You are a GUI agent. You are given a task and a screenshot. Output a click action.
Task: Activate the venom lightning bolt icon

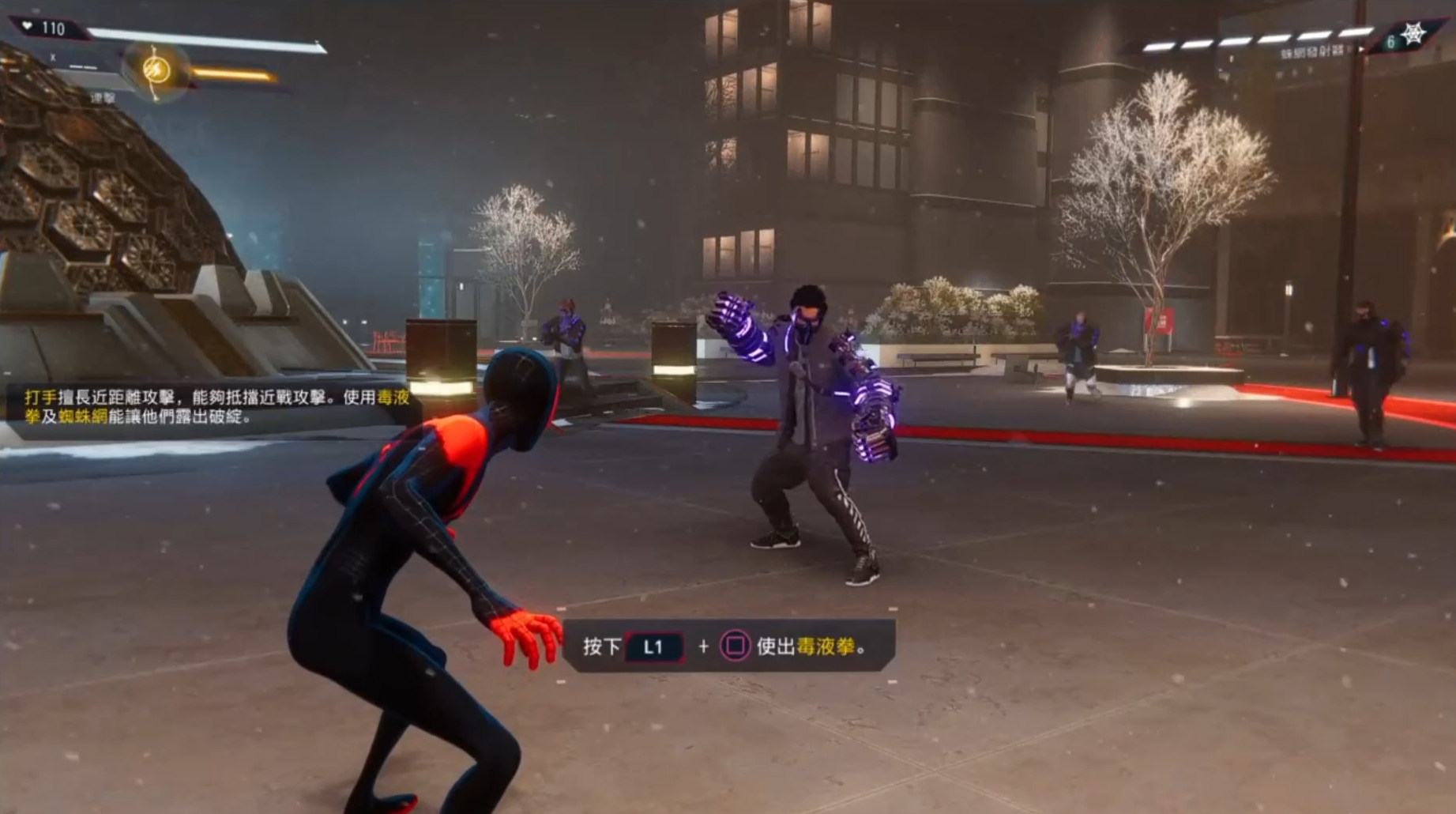click(x=156, y=70)
